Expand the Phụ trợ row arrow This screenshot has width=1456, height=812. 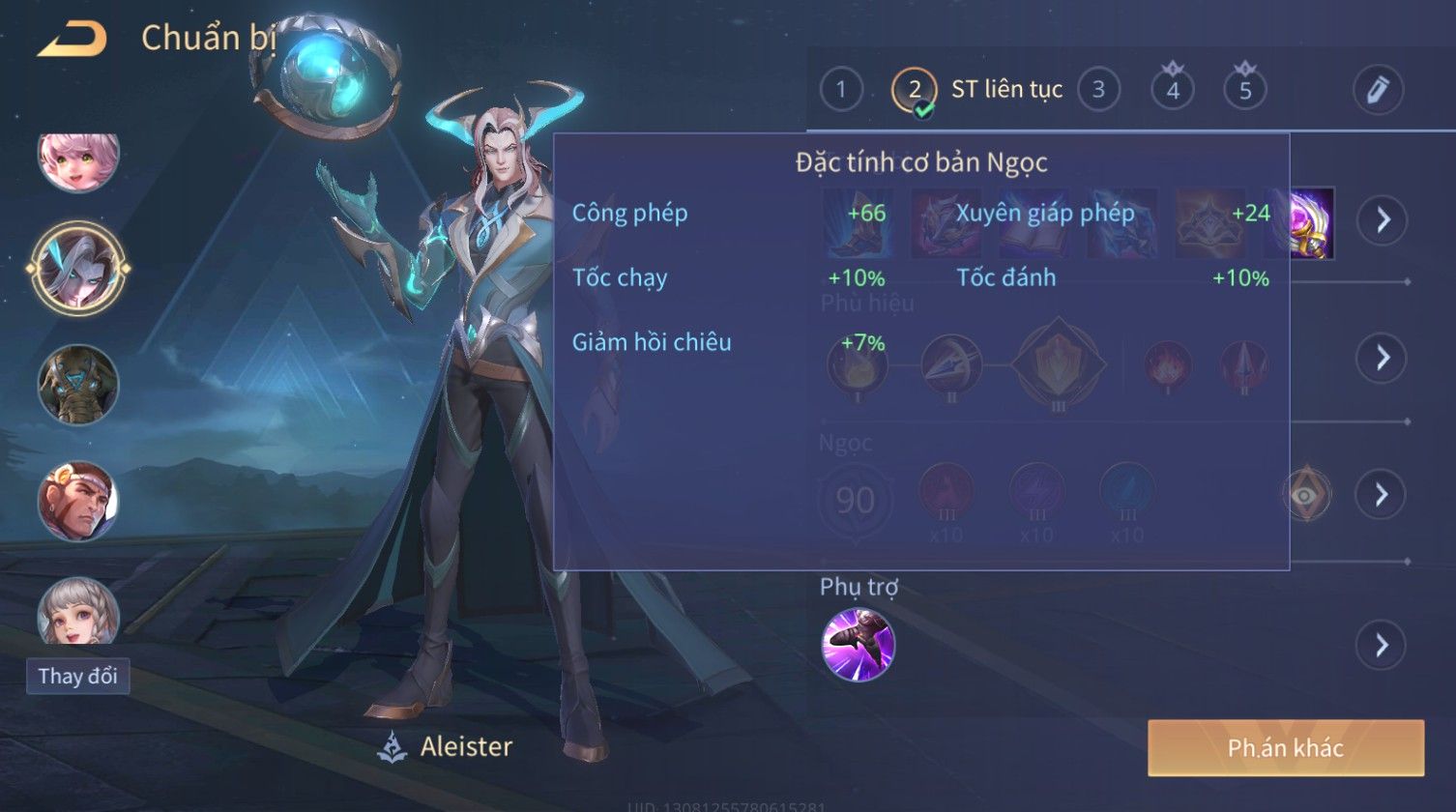[1382, 645]
